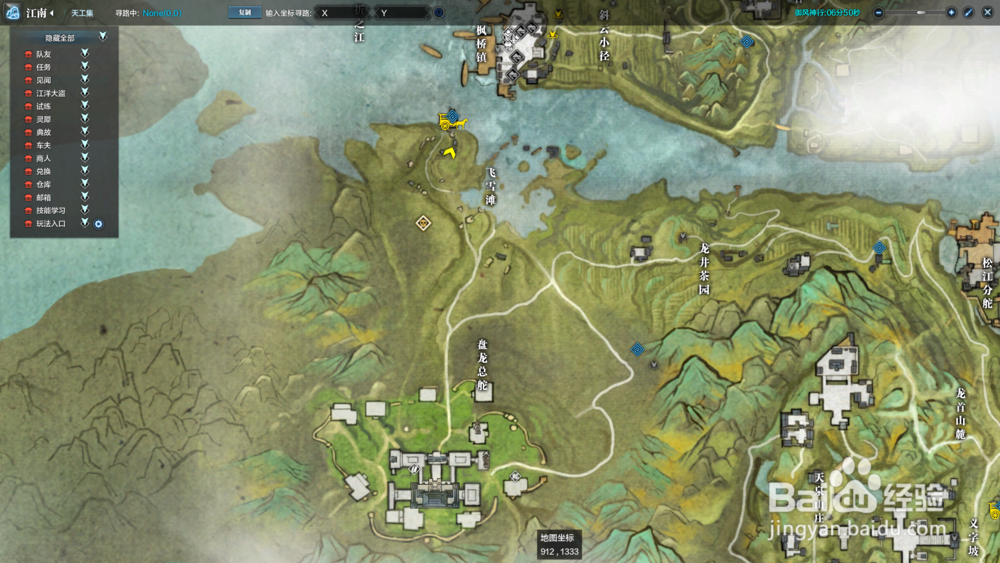
Task: Click the 复制 copy button
Action: pyautogui.click(x=244, y=13)
